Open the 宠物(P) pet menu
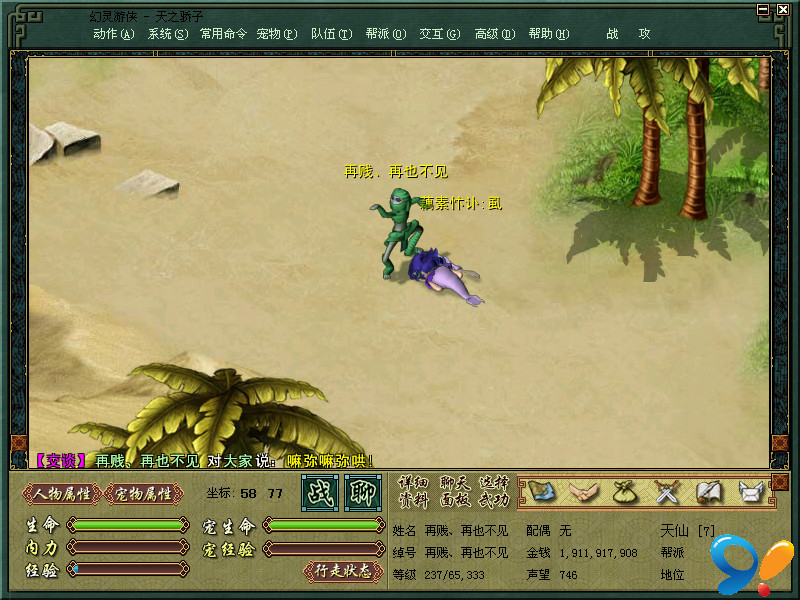This screenshot has height=600, width=800. click(277, 34)
